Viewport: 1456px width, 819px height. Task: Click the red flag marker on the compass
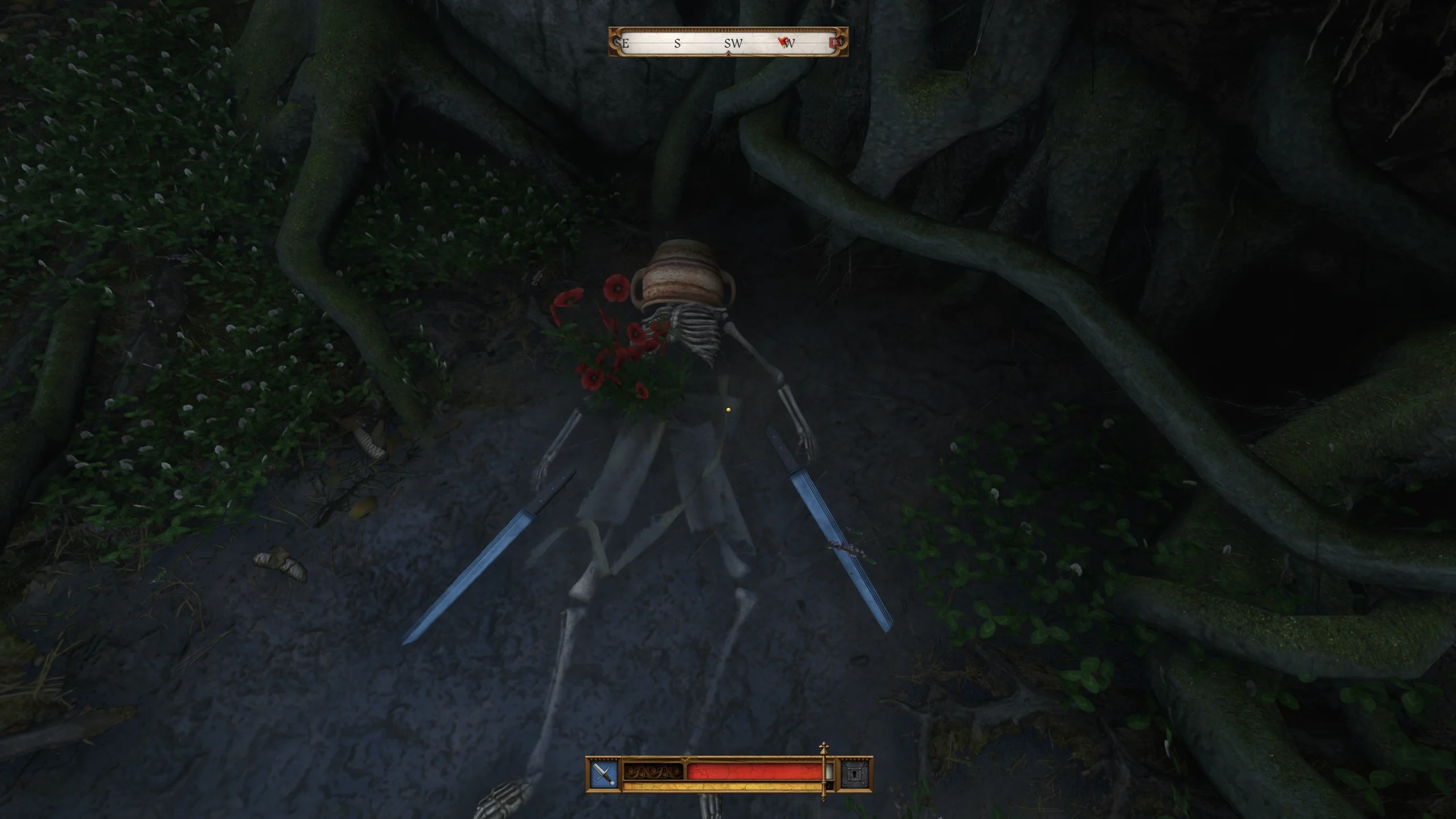pos(784,42)
